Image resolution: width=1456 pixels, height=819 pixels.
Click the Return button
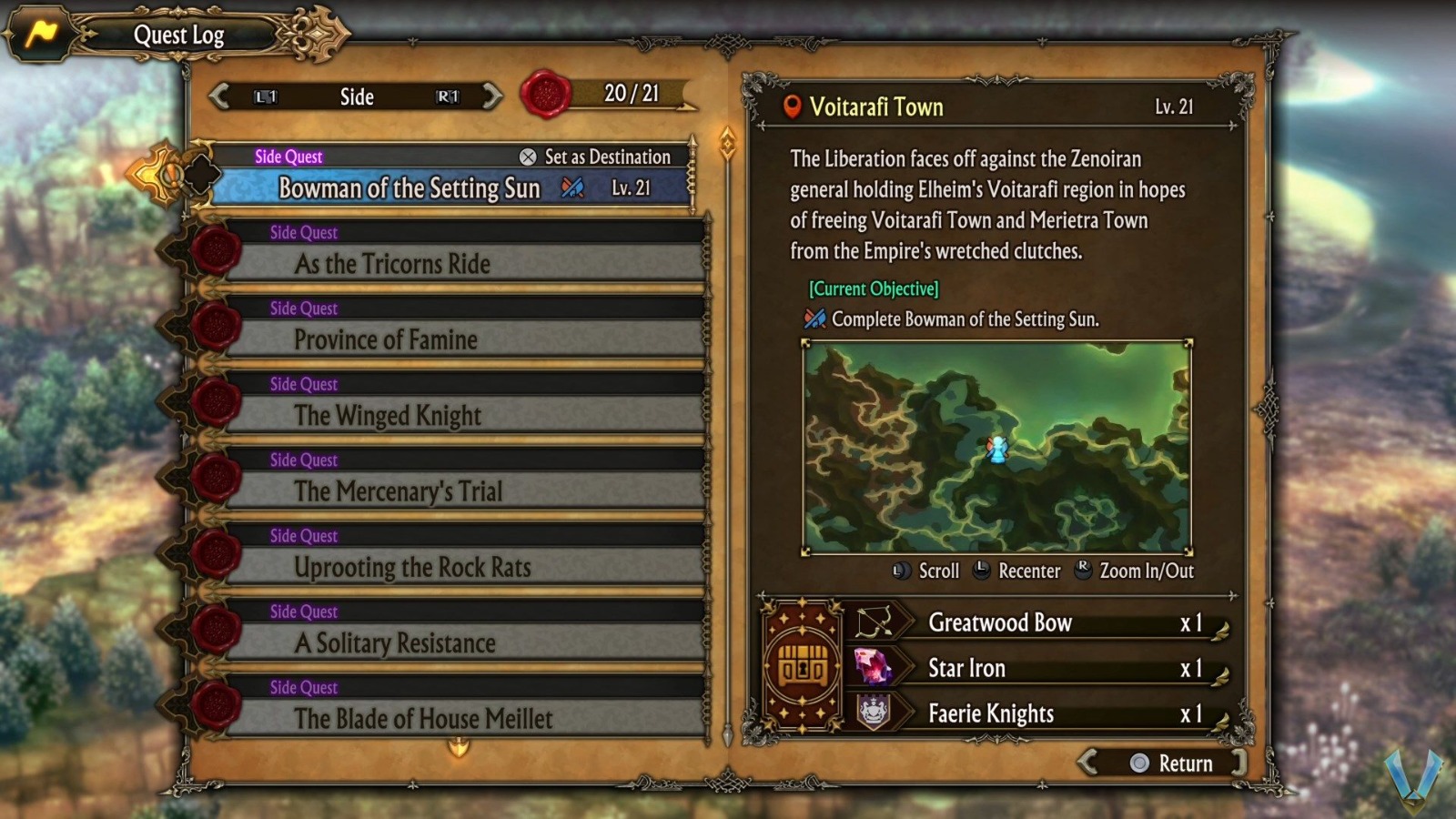point(1176,763)
